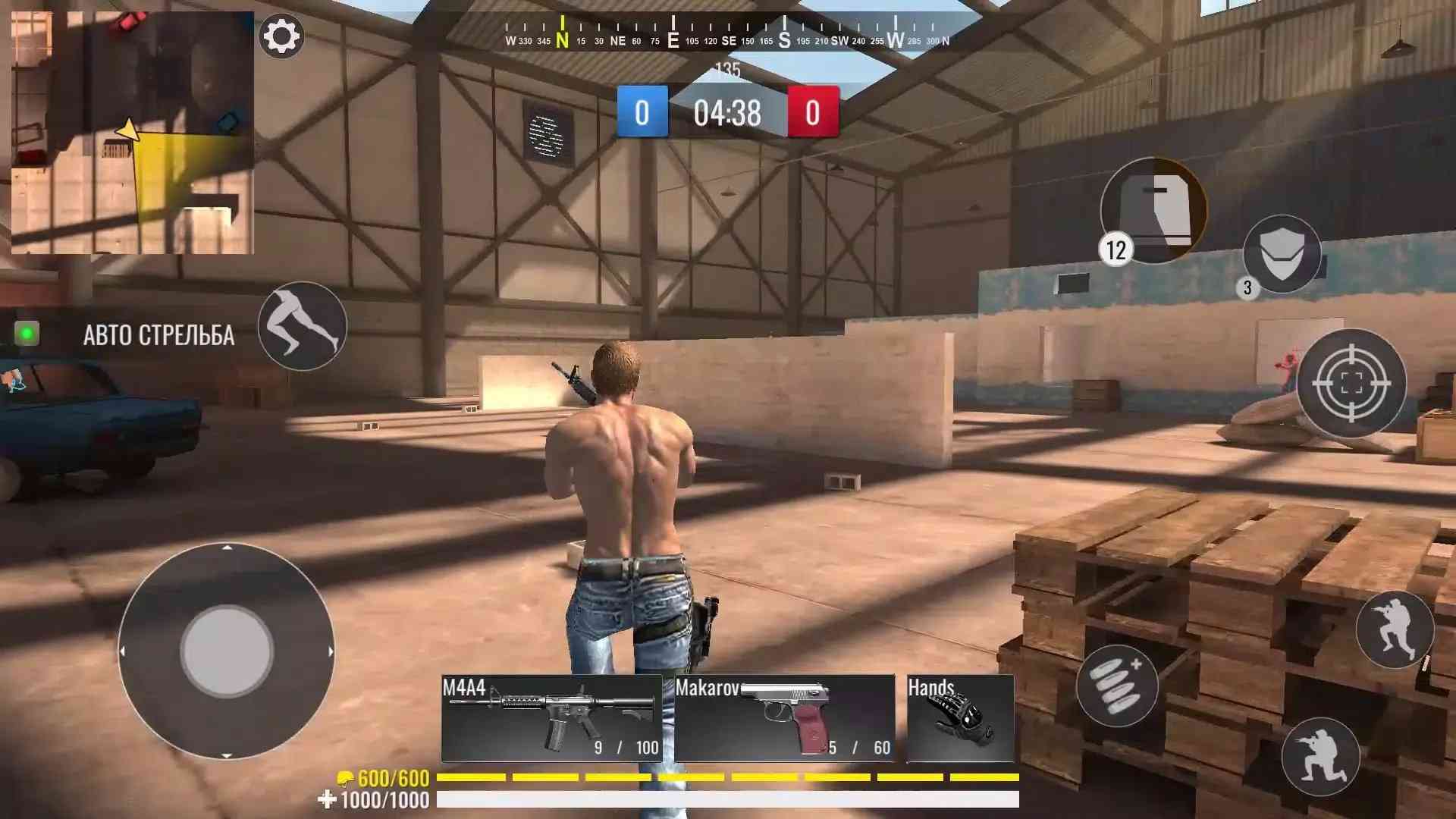Tap the crouching soldier stance button
Screen dimensions: 1456x819
(1394, 629)
